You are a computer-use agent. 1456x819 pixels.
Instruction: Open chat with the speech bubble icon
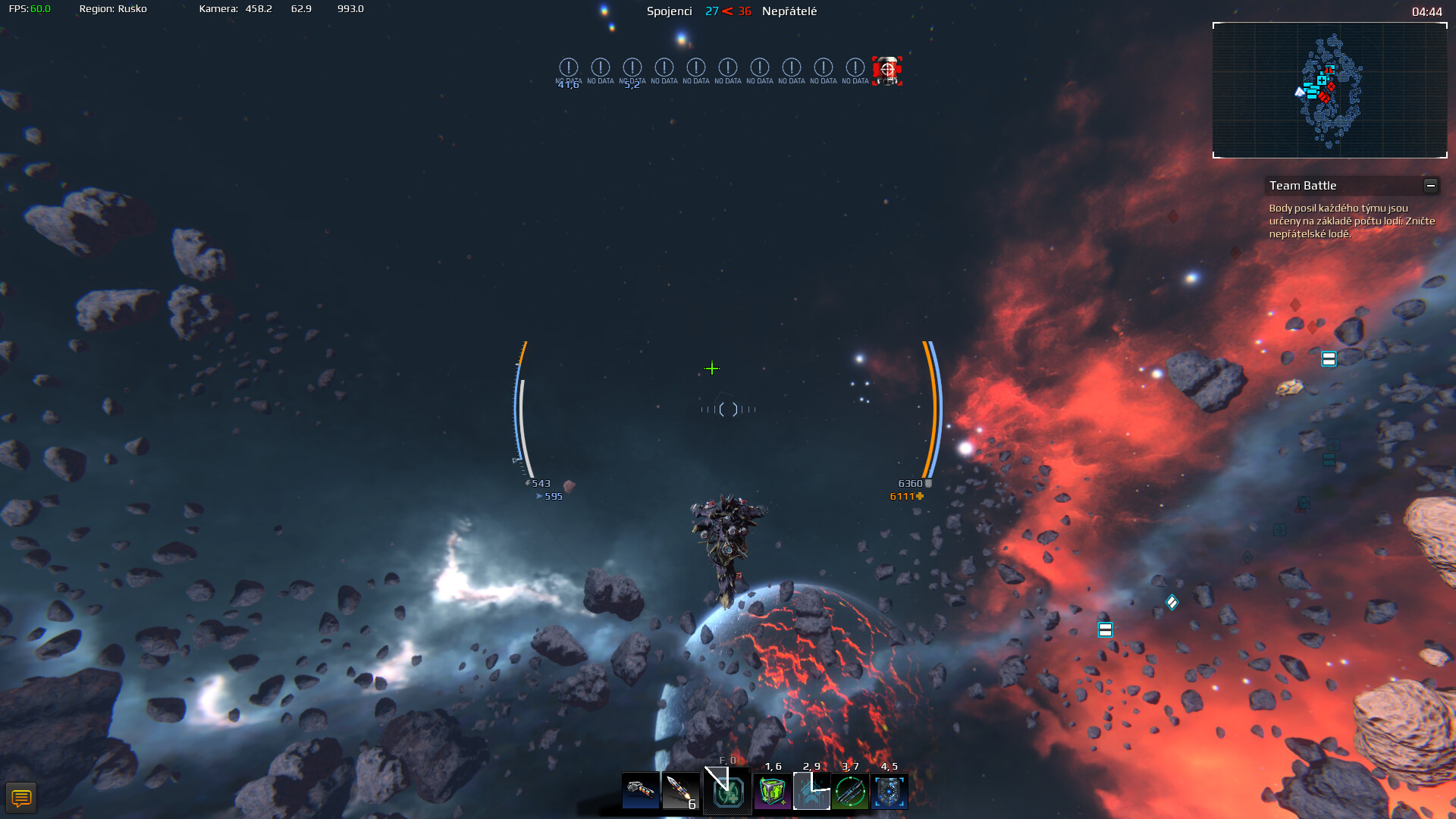pyautogui.click(x=23, y=797)
